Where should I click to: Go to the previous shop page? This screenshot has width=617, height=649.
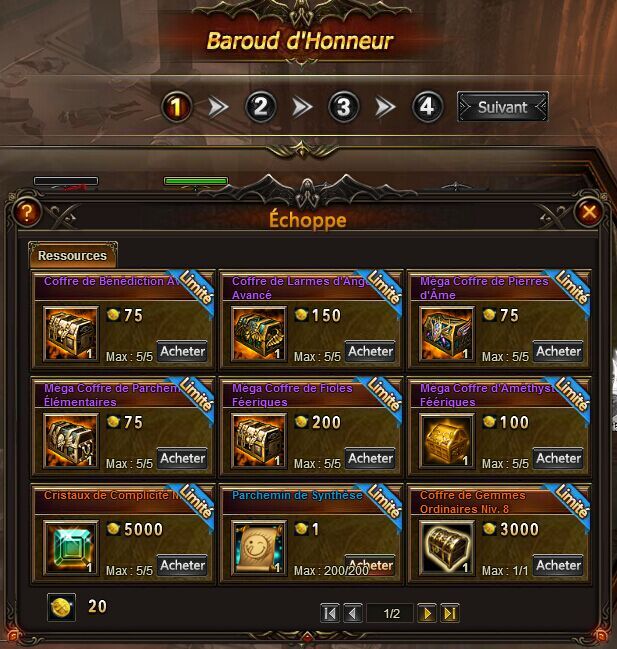[352, 613]
